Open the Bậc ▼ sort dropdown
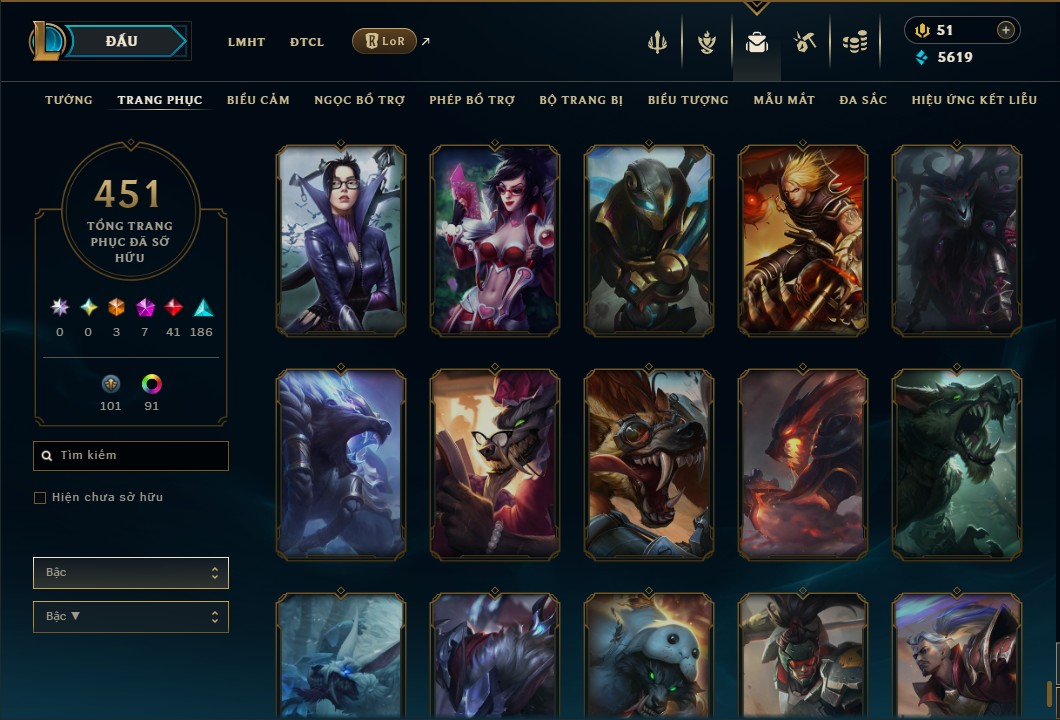The height and width of the screenshot is (720, 1060). point(131,617)
